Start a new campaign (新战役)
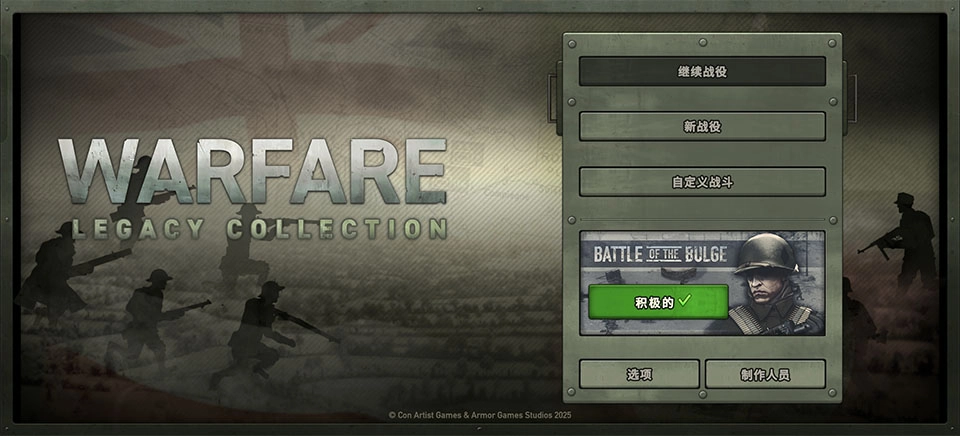 click(x=702, y=126)
